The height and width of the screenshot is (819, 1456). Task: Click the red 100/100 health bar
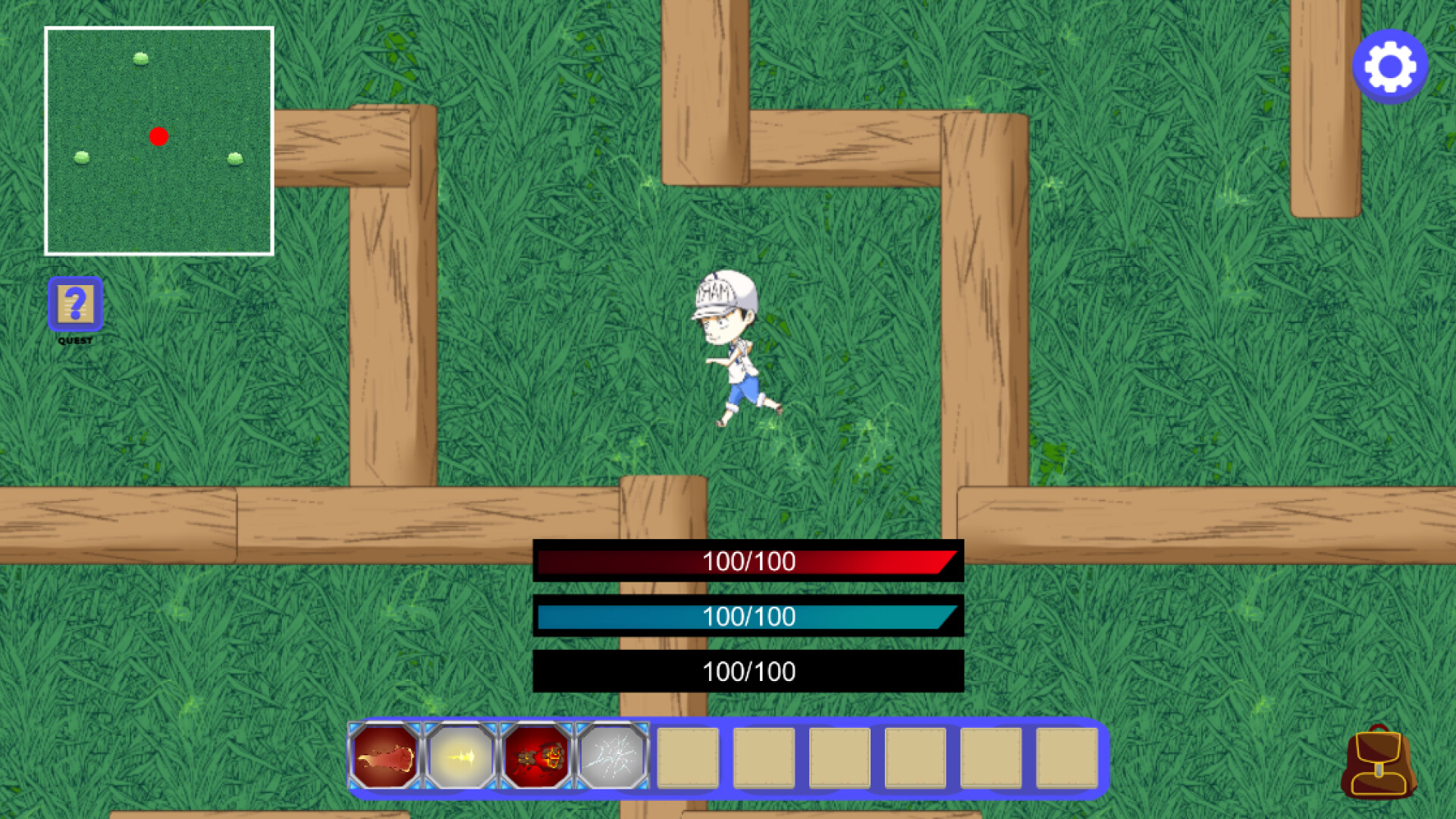pos(748,562)
